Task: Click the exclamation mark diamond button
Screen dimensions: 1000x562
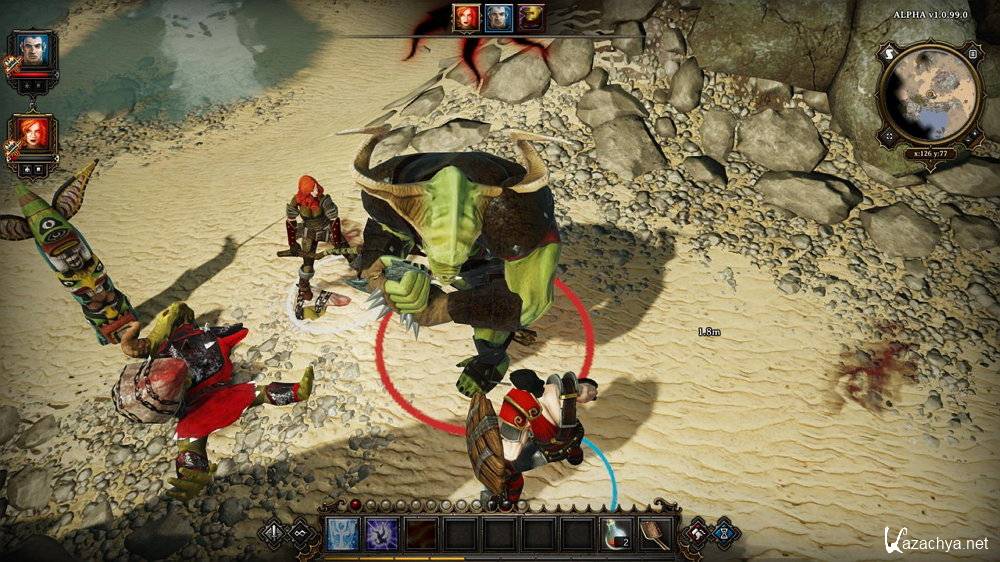Action: click(272, 533)
